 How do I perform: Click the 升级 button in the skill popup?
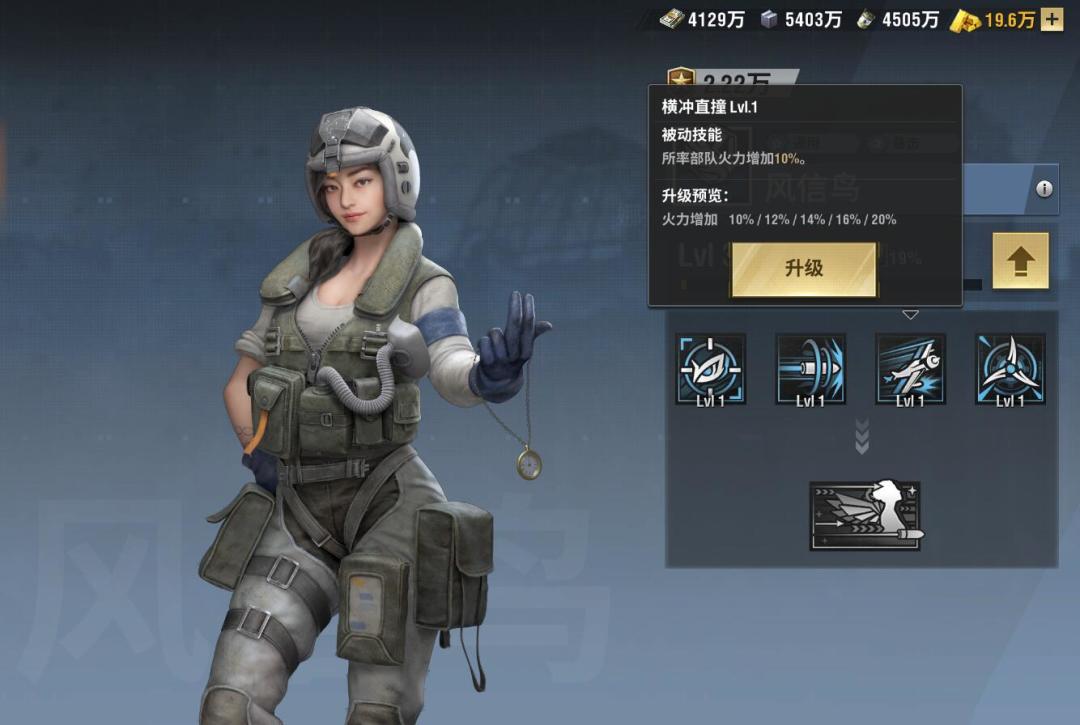click(x=804, y=269)
